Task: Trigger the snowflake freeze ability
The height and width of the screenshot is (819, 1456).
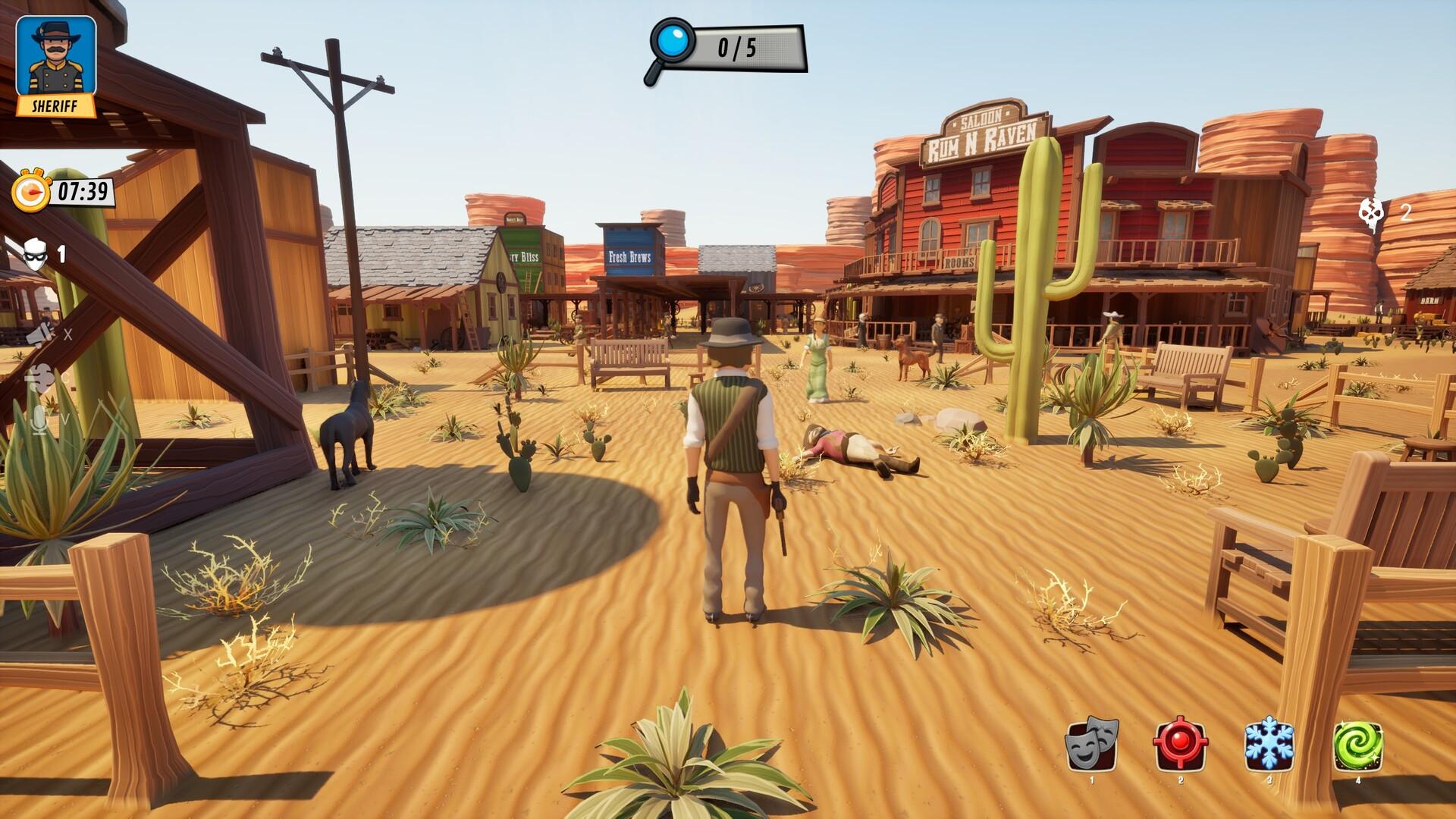Action: 1269,745
